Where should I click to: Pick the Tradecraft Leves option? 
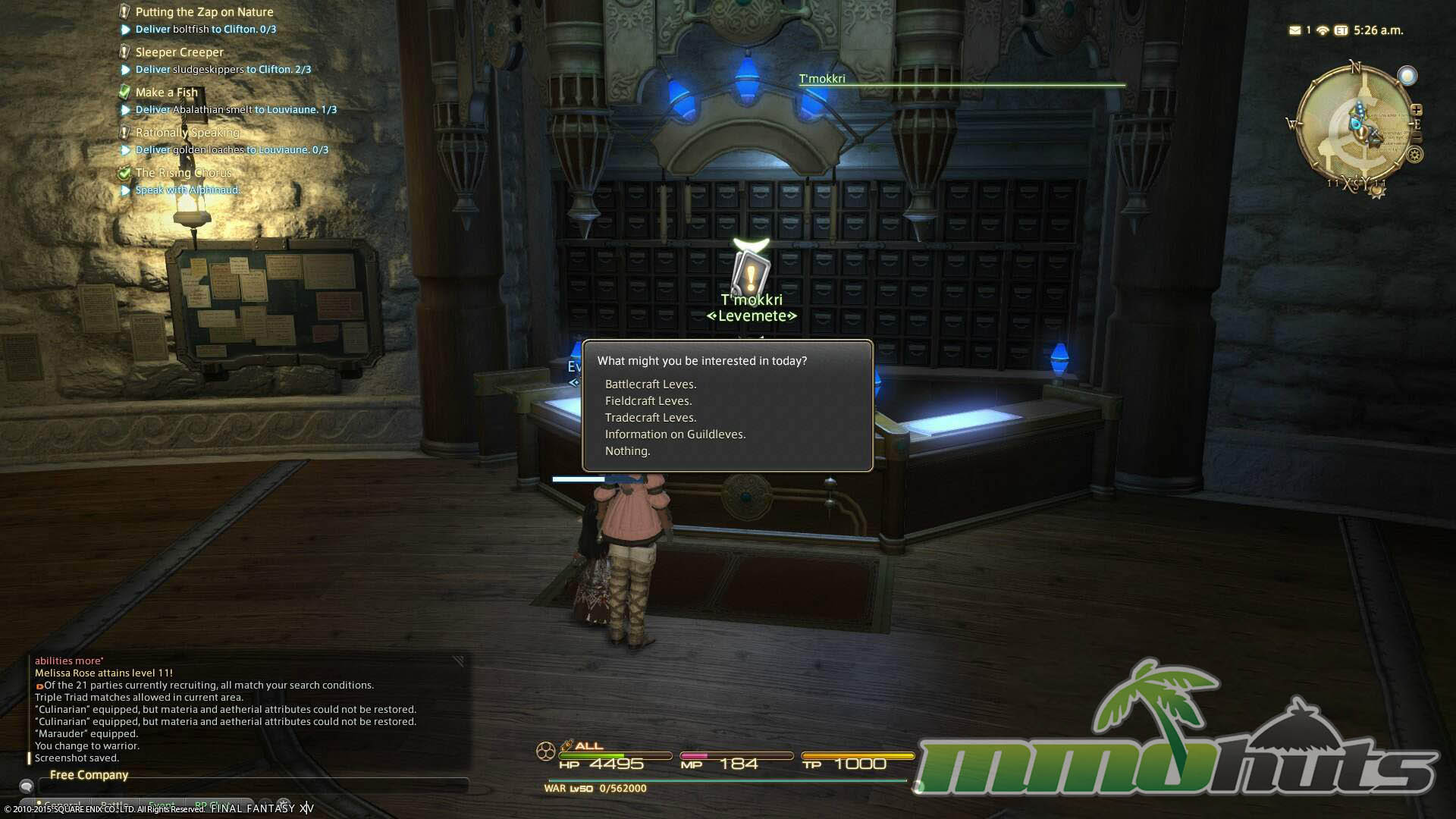click(x=650, y=418)
